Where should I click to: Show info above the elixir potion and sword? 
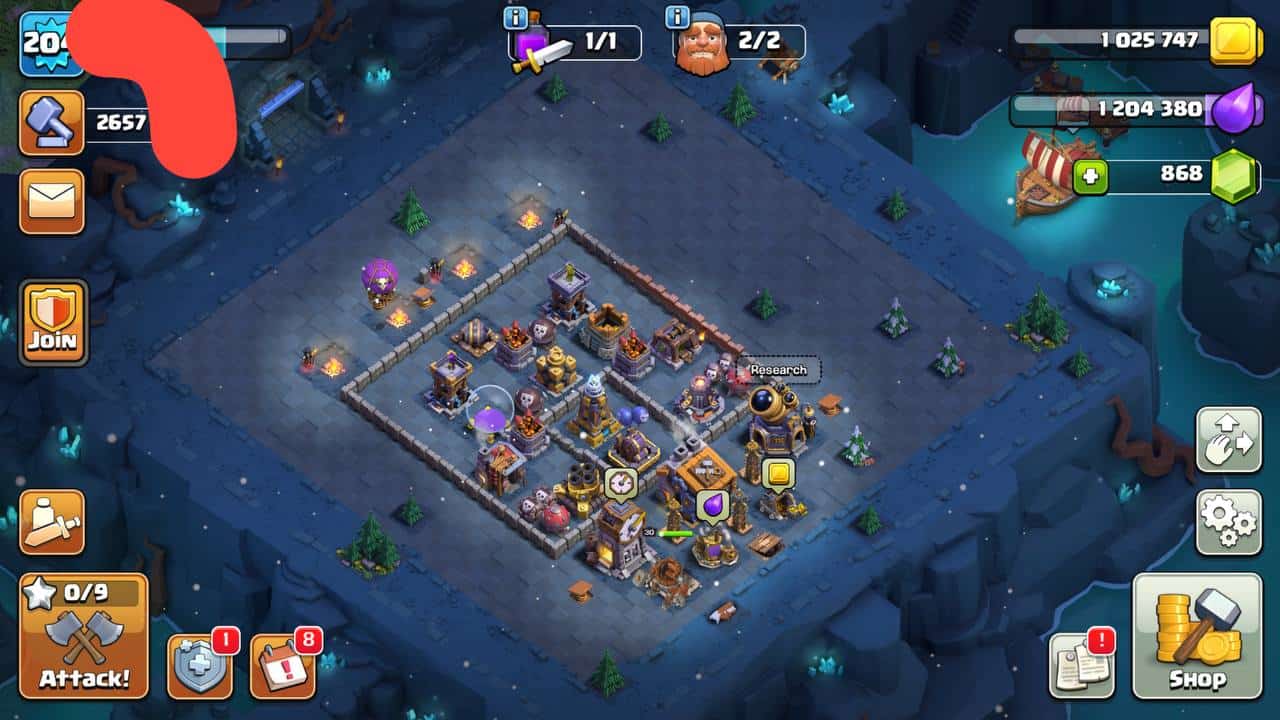pos(516,18)
